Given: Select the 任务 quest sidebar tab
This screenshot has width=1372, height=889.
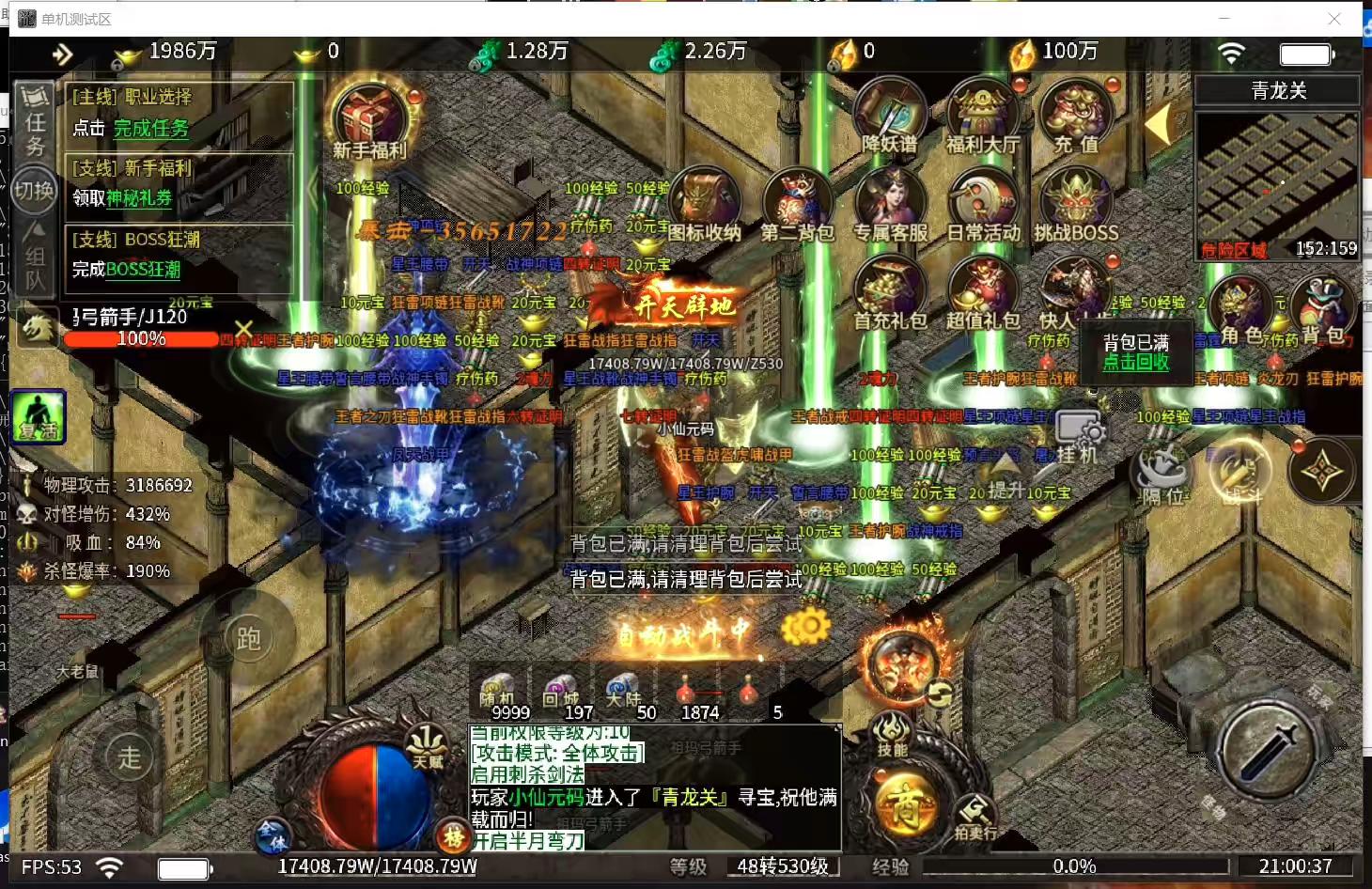Looking at the screenshot, I should (x=34, y=122).
